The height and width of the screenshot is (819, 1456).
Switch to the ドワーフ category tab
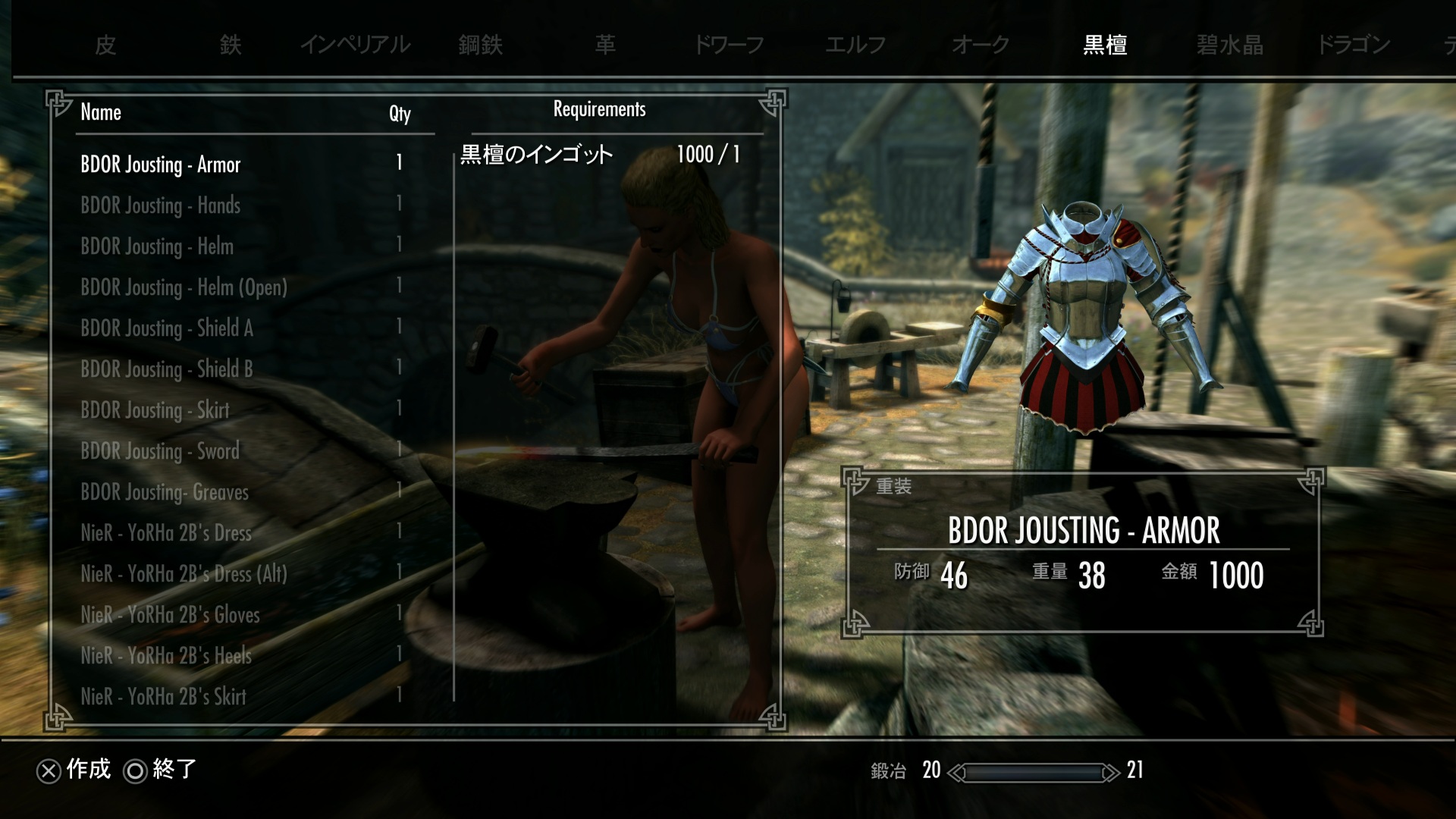729,45
